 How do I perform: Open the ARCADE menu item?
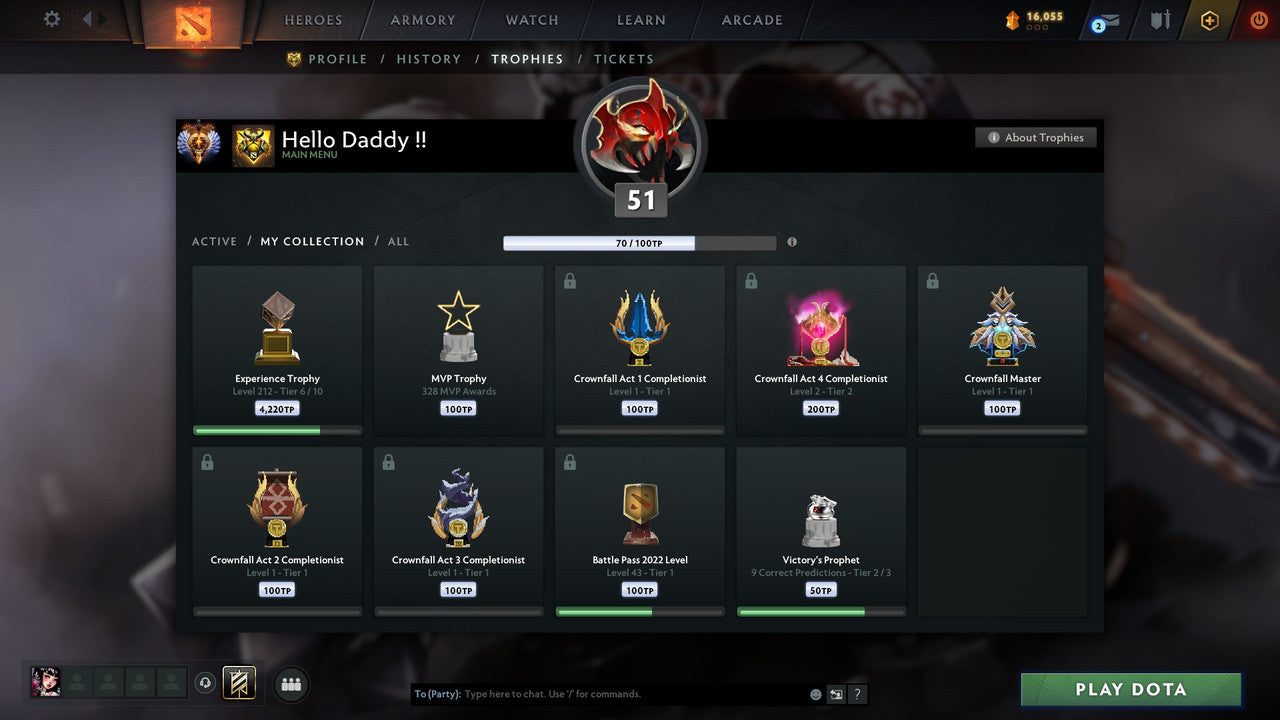[x=751, y=20]
